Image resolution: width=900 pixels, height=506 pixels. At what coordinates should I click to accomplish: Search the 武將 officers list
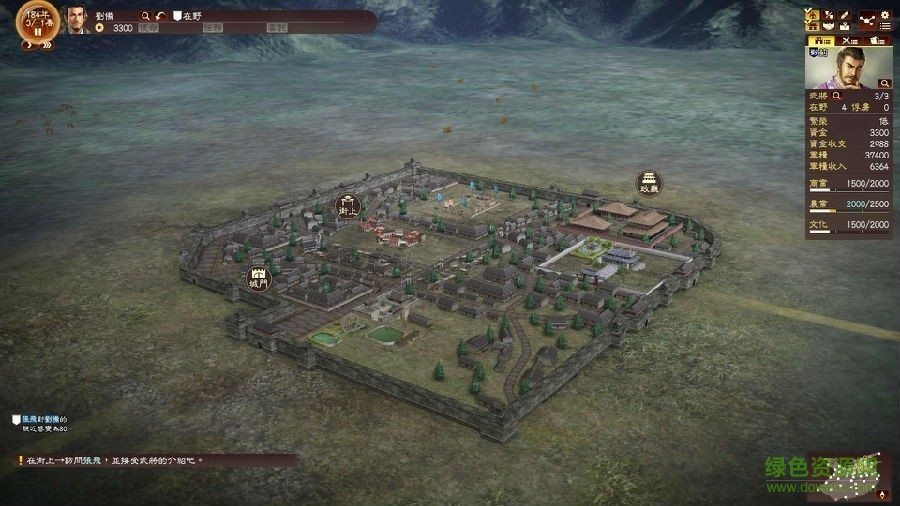[x=837, y=95]
